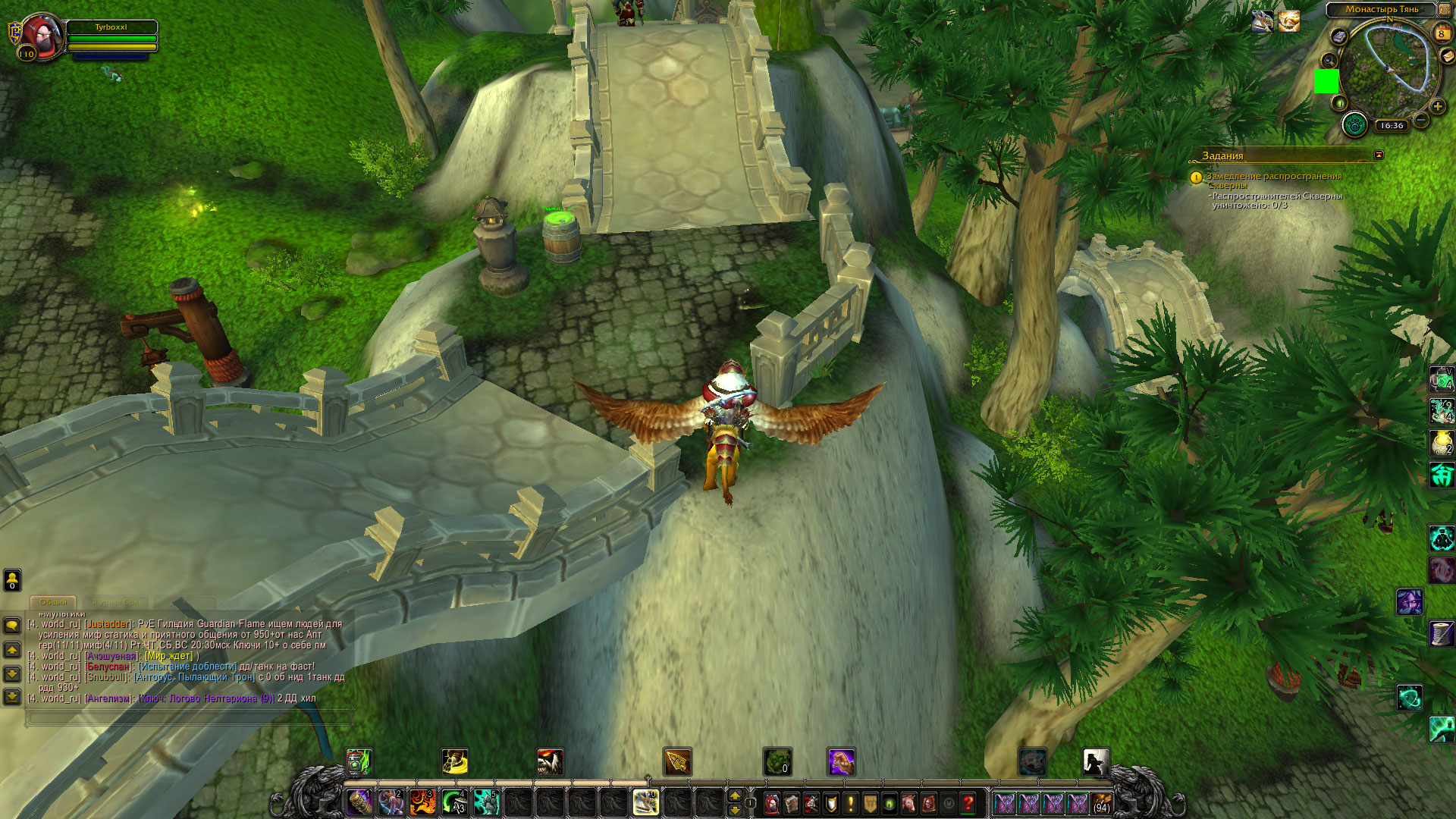Open the red question mark help button

coord(968,803)
